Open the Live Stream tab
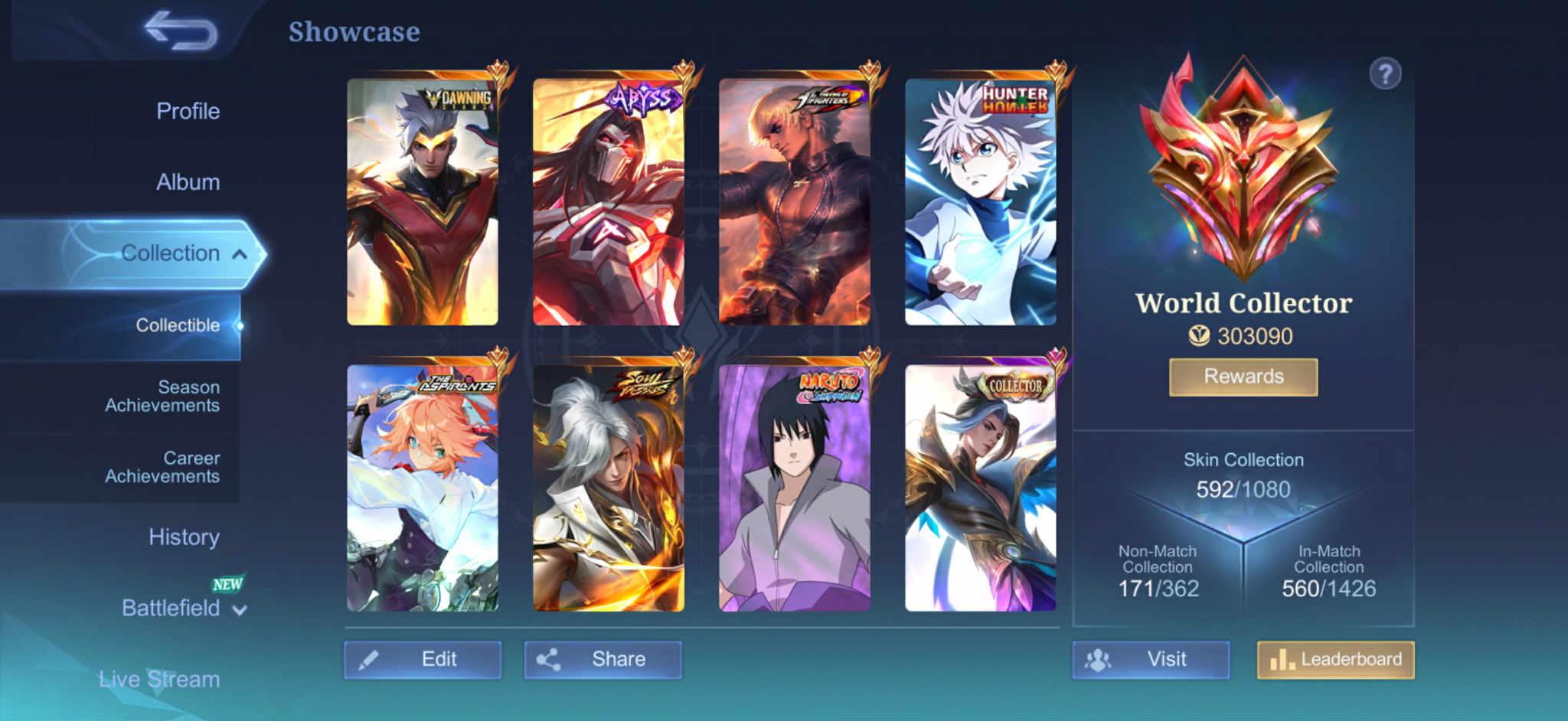This screenshot has width=1568, height=721. pyautogui.click(x=159, y=679)
